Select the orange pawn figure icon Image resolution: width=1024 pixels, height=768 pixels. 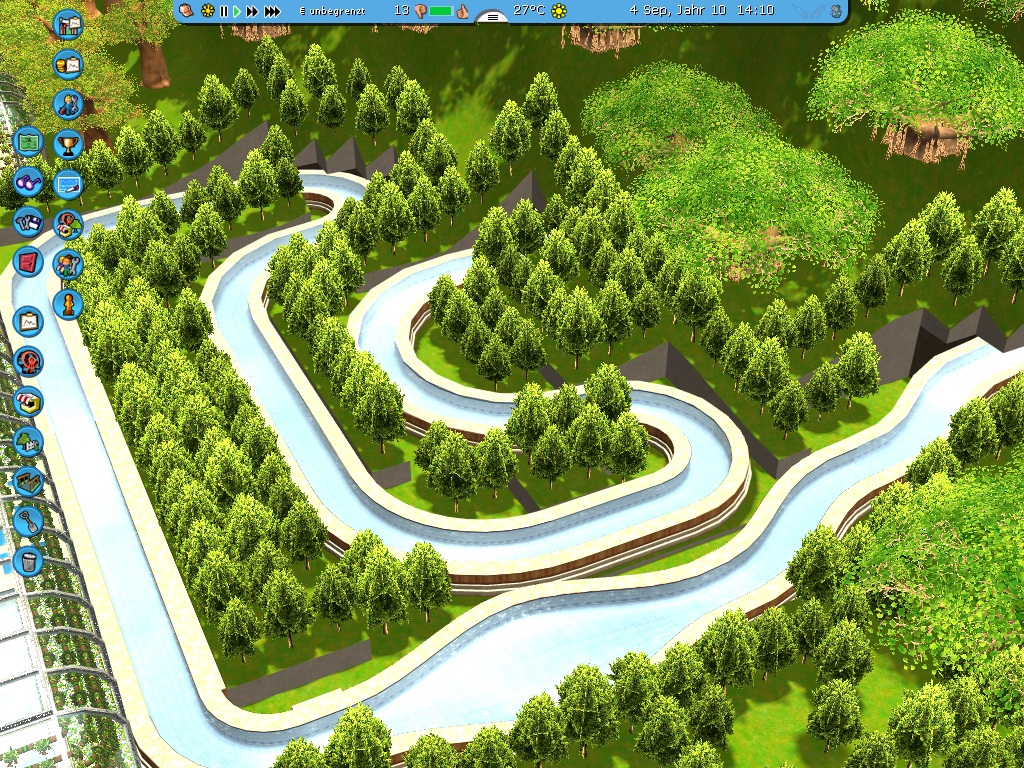[x=67, y=304]
